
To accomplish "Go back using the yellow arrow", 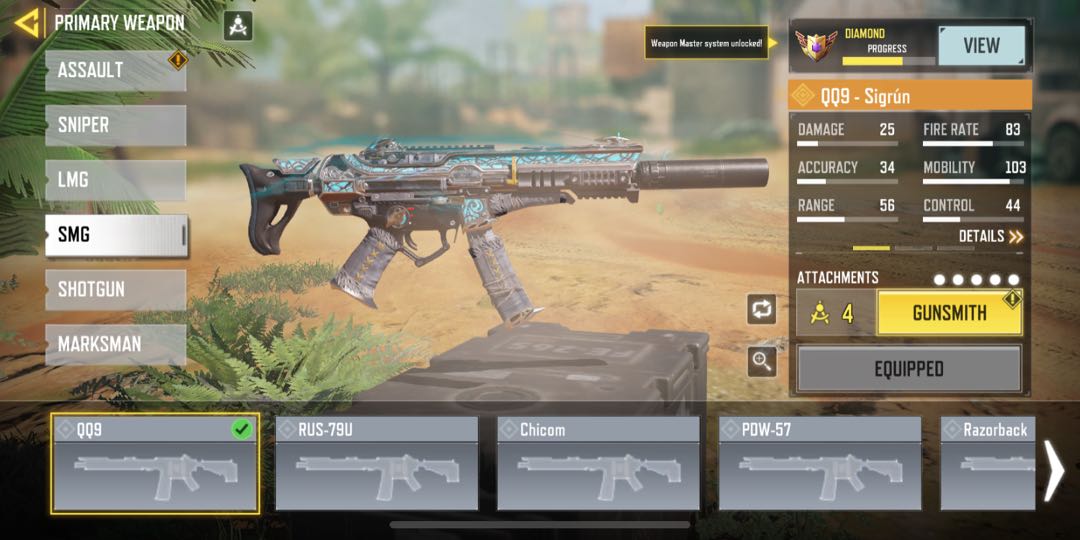I will (x=27, y=22).
